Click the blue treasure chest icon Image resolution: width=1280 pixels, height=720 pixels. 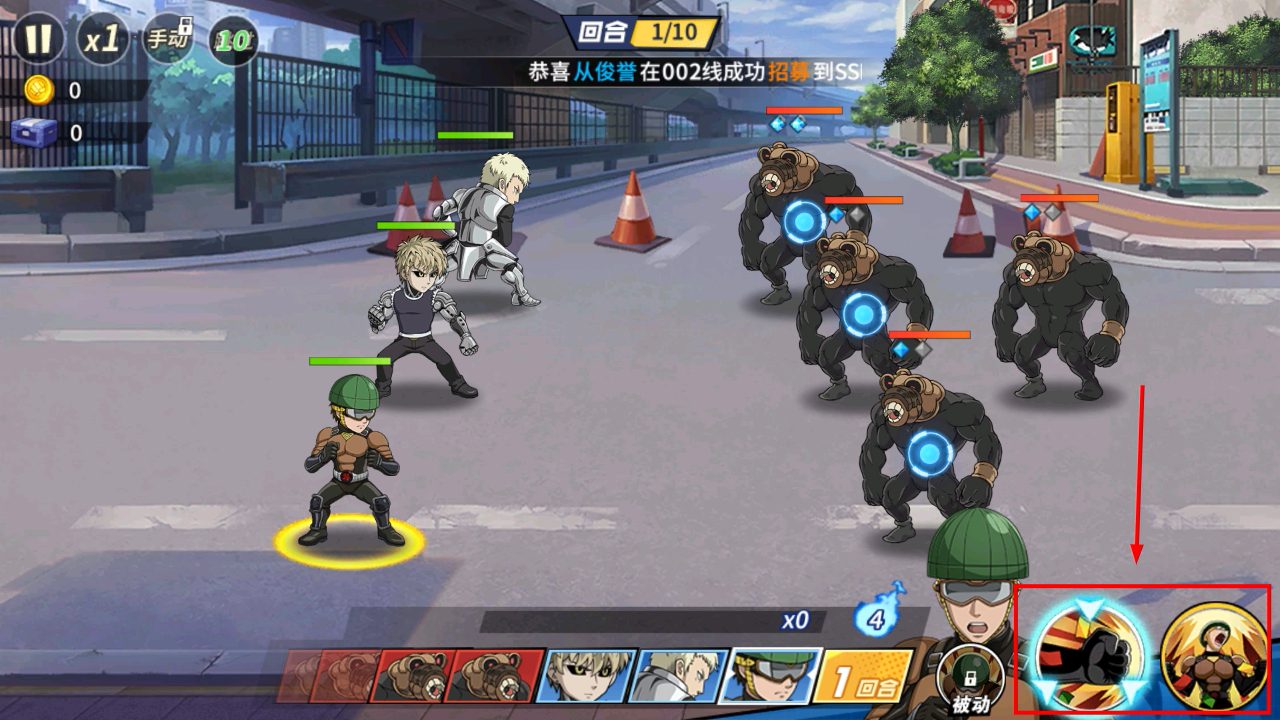[36, 132]
